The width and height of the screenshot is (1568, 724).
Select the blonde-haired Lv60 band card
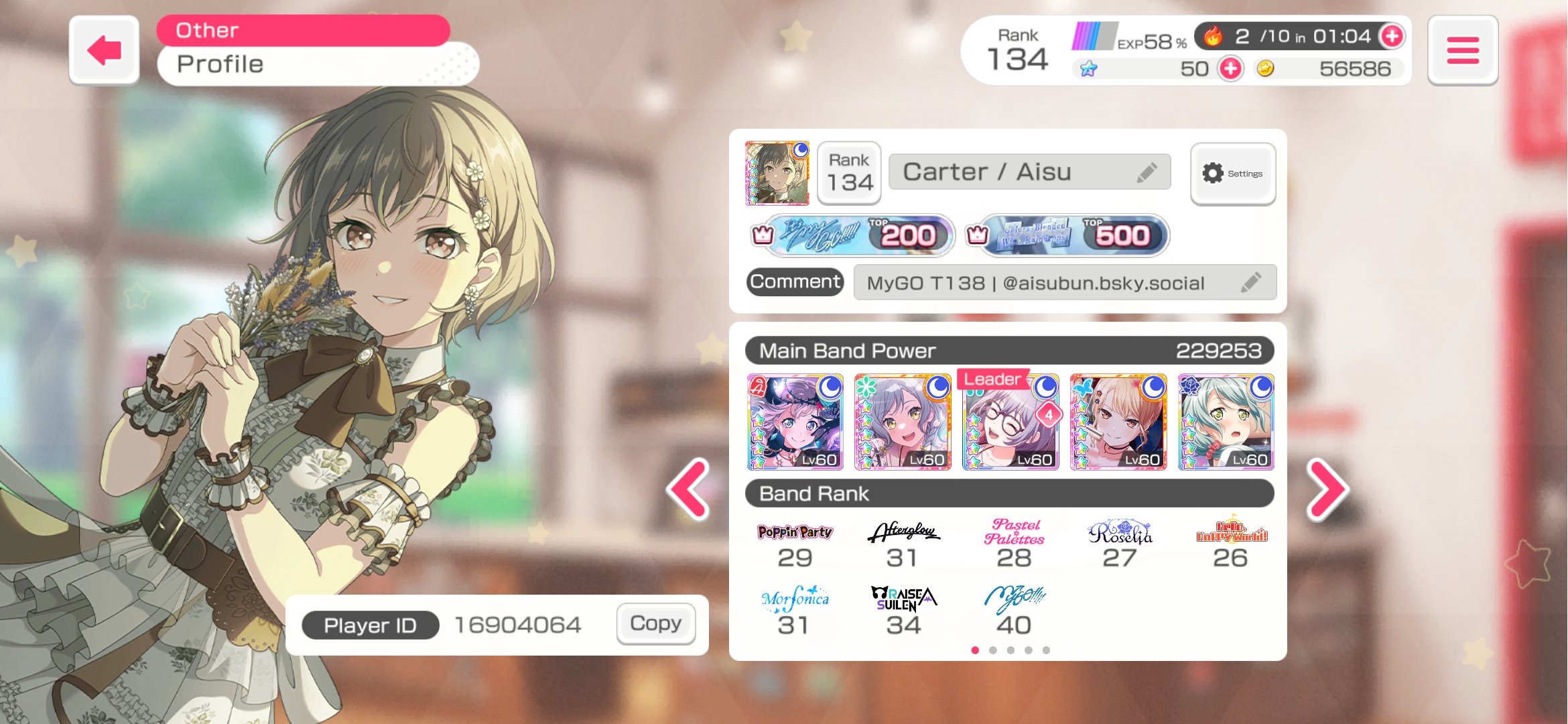[x=1118, y=422]
